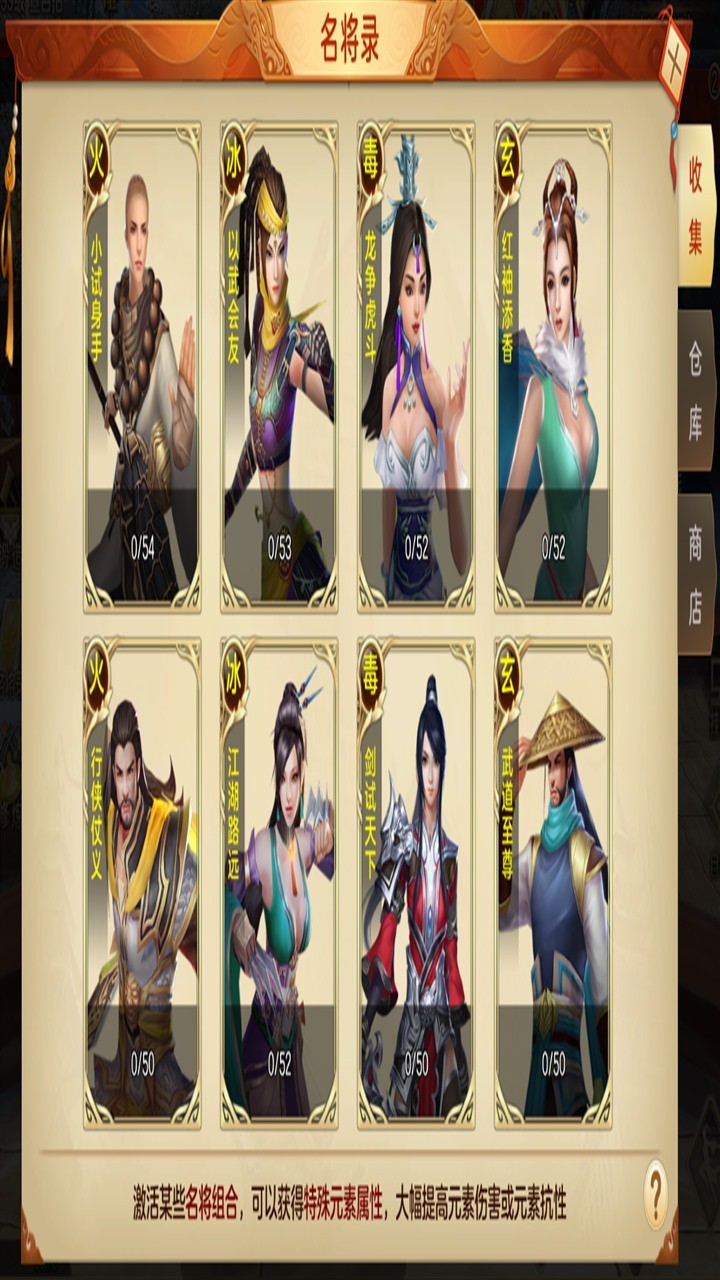View the 红袖添香 hero card
The width and height of the screenshot is (720, 1280).
(x=553, y=366)
